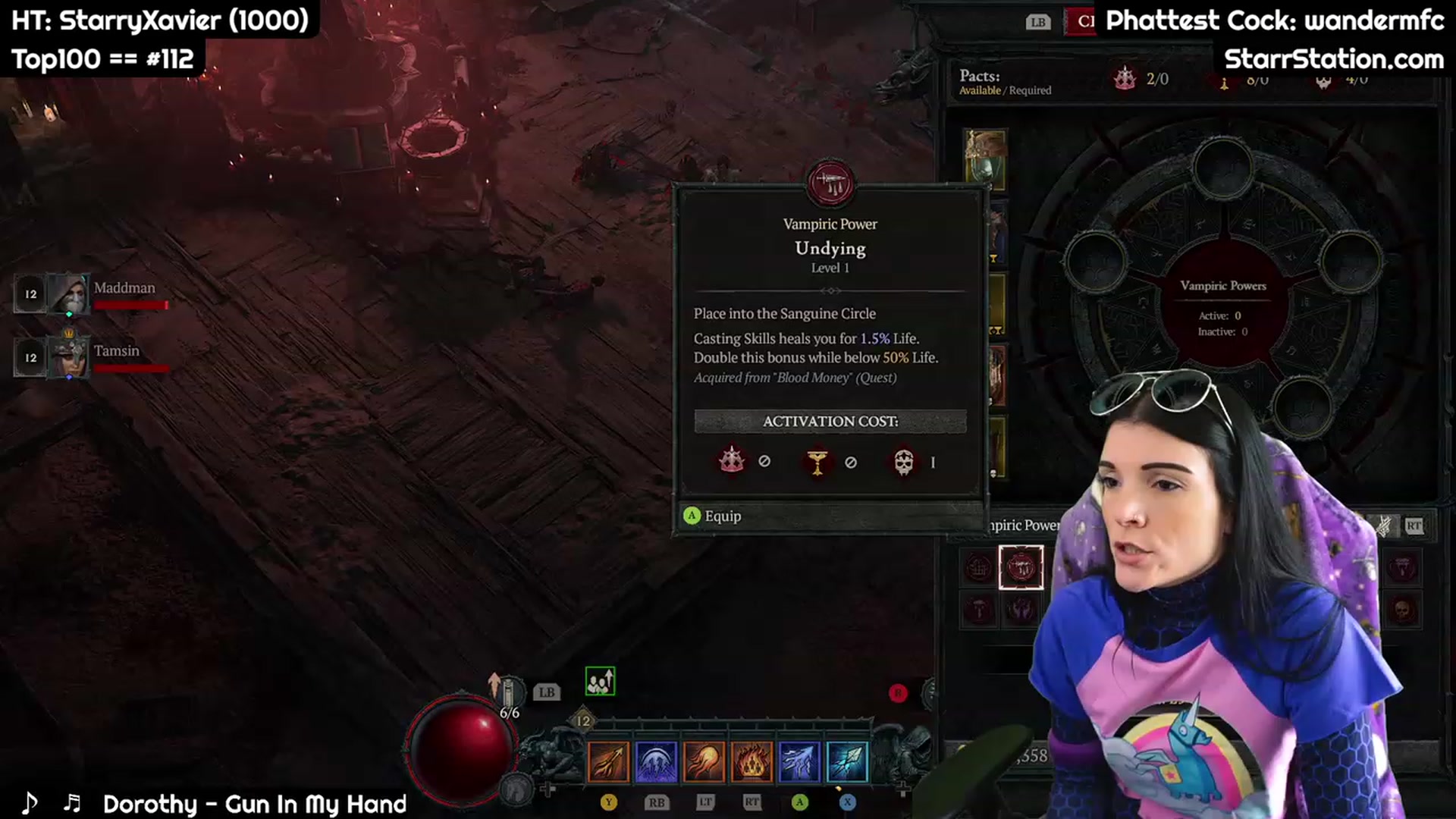Open the helmet item in the pact armor column
The height and width of the screenshot is (819, 1456).
[x=985, y=159]
